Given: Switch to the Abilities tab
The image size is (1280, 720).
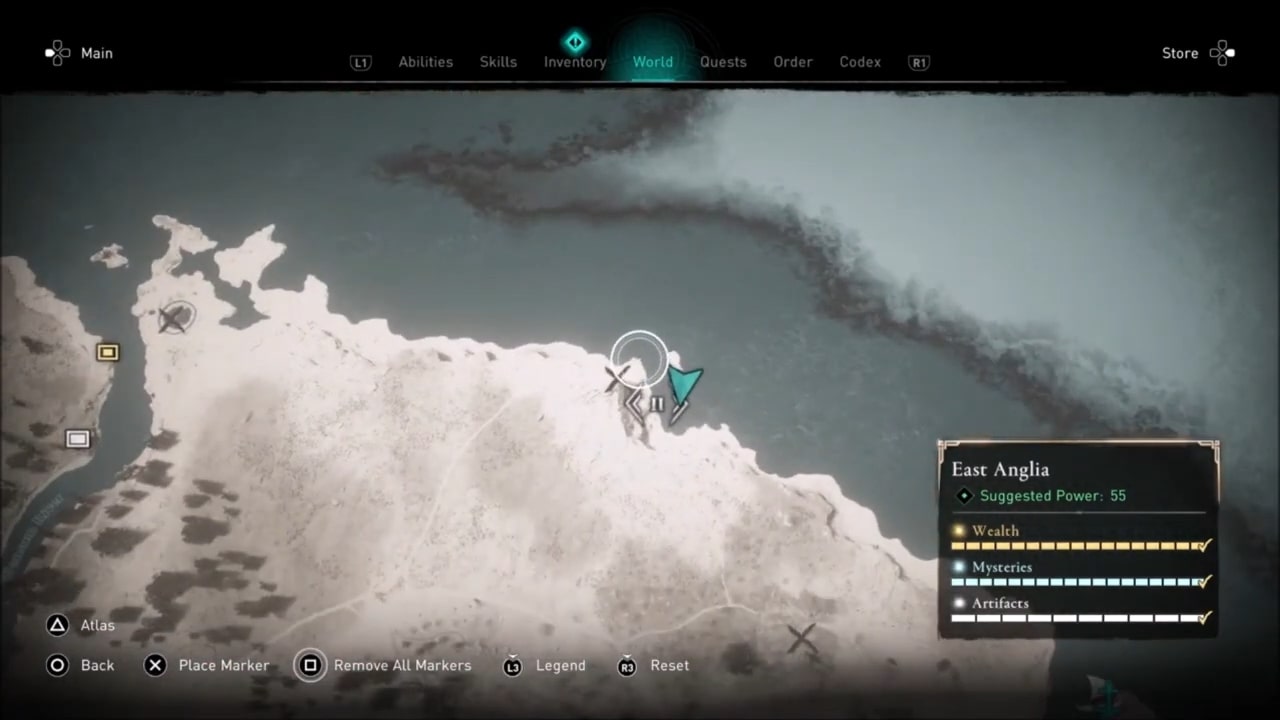Looking at the screenshot, I should (x=425, y=62).
